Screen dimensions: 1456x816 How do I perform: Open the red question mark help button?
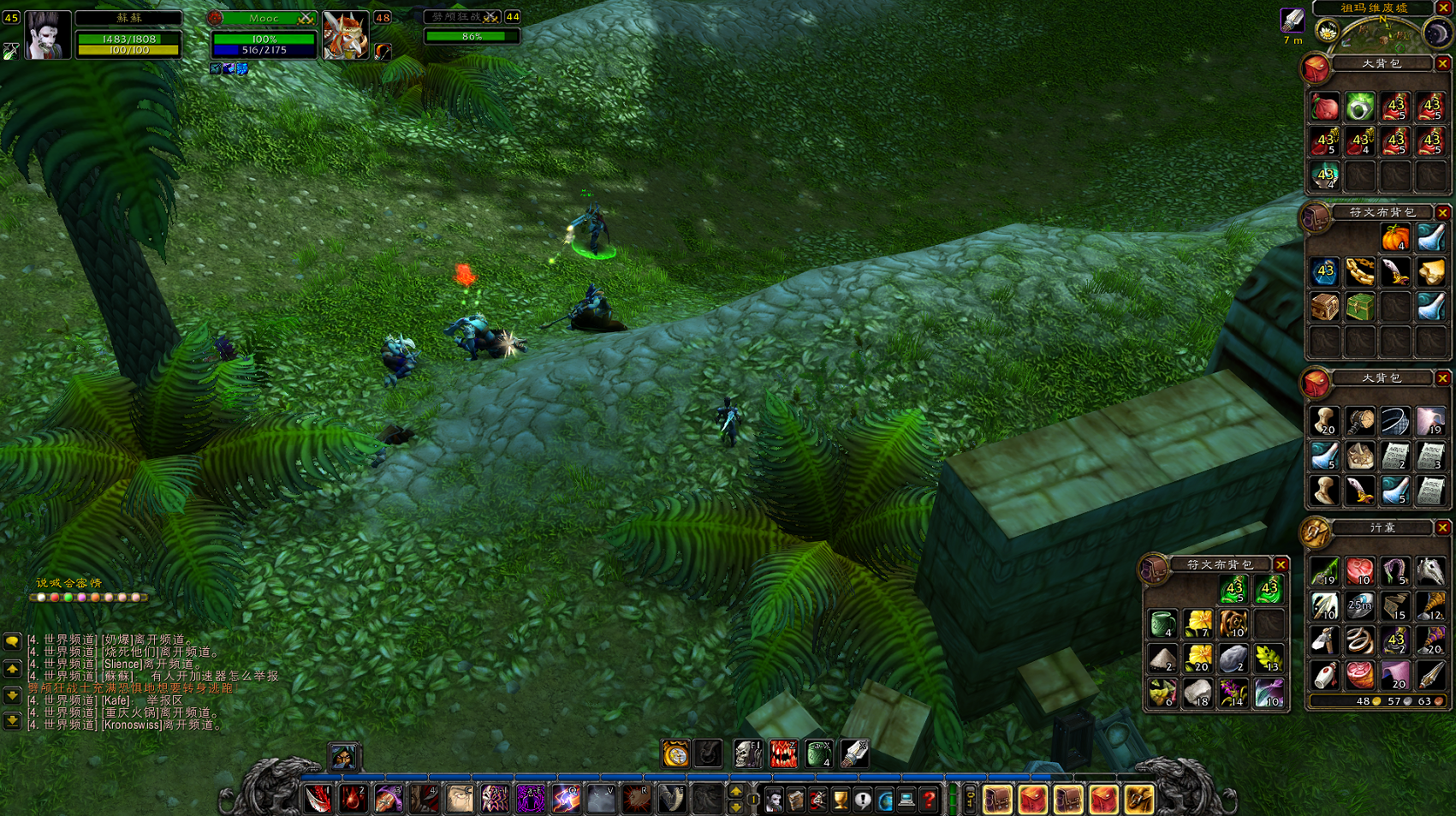point(929,800)
